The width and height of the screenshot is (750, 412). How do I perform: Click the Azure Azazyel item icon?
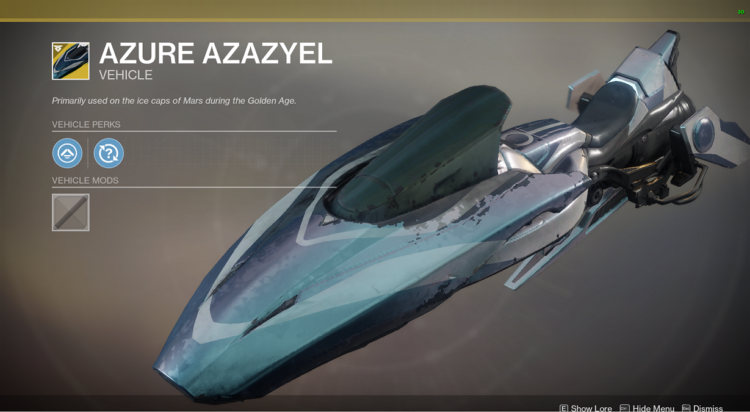click(70, 60)
